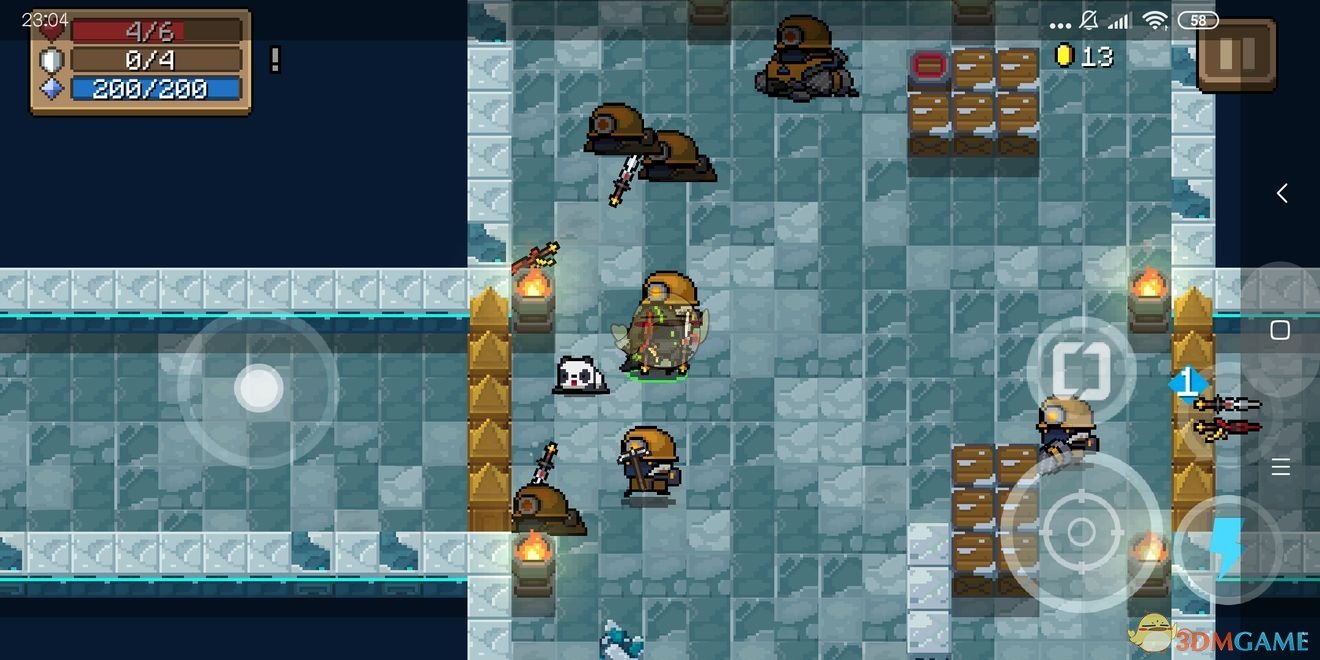The width and height of the screenshot is (1320, 660).
Task: Touch the virtual movement joystick
Action: click(x=259, y=389)
